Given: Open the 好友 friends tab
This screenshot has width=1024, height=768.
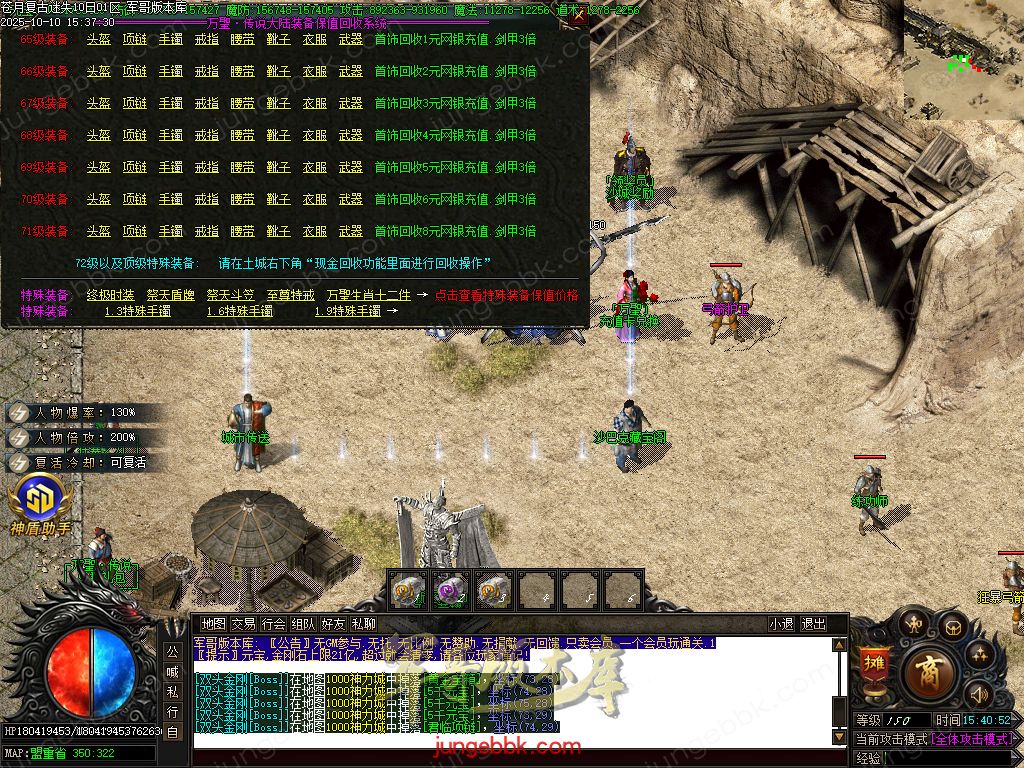Looking at the screenshot, I should pos(333,624).
